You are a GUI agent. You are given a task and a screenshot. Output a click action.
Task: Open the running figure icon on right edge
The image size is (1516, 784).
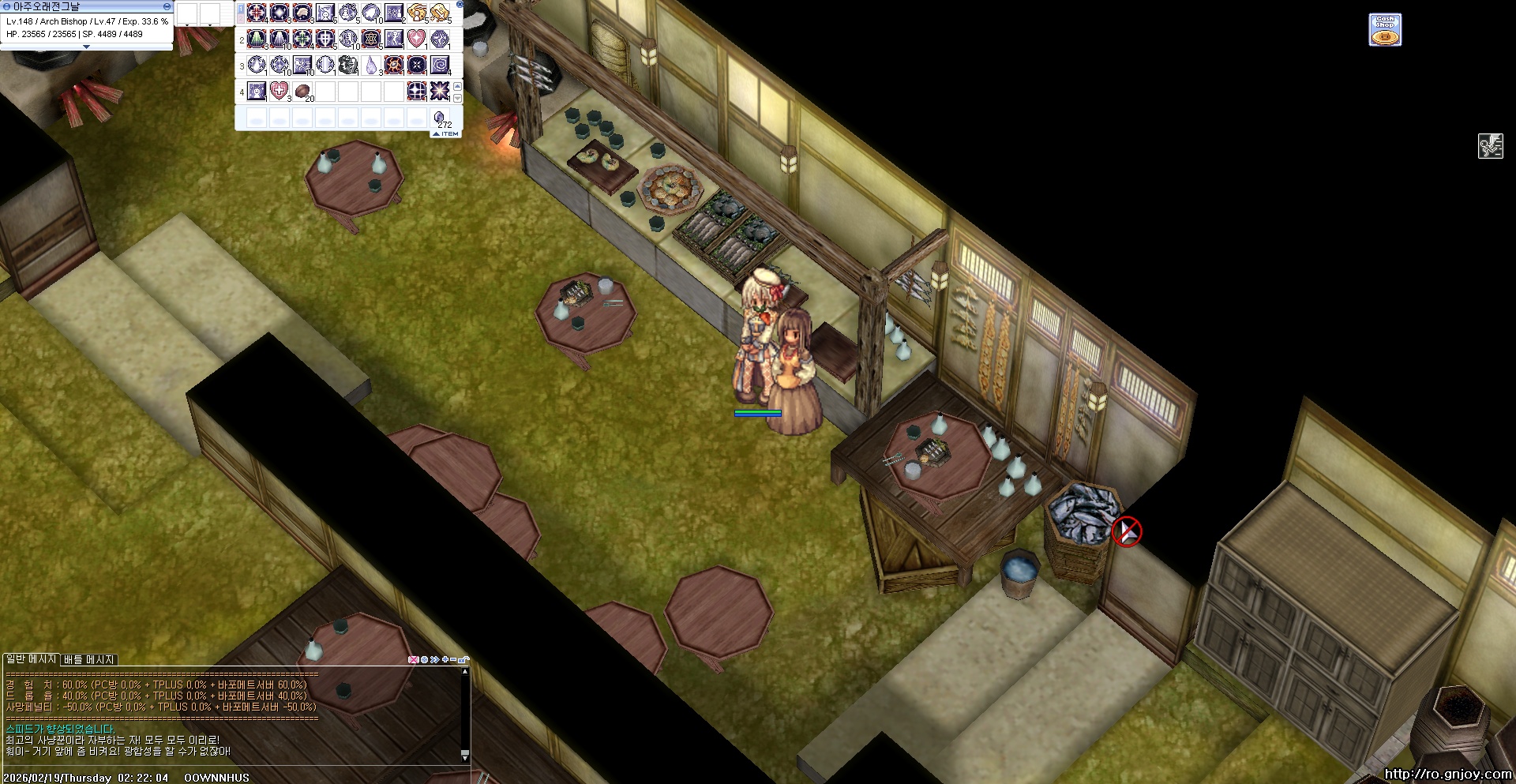pyautogui.click(x=1490, y=146)
